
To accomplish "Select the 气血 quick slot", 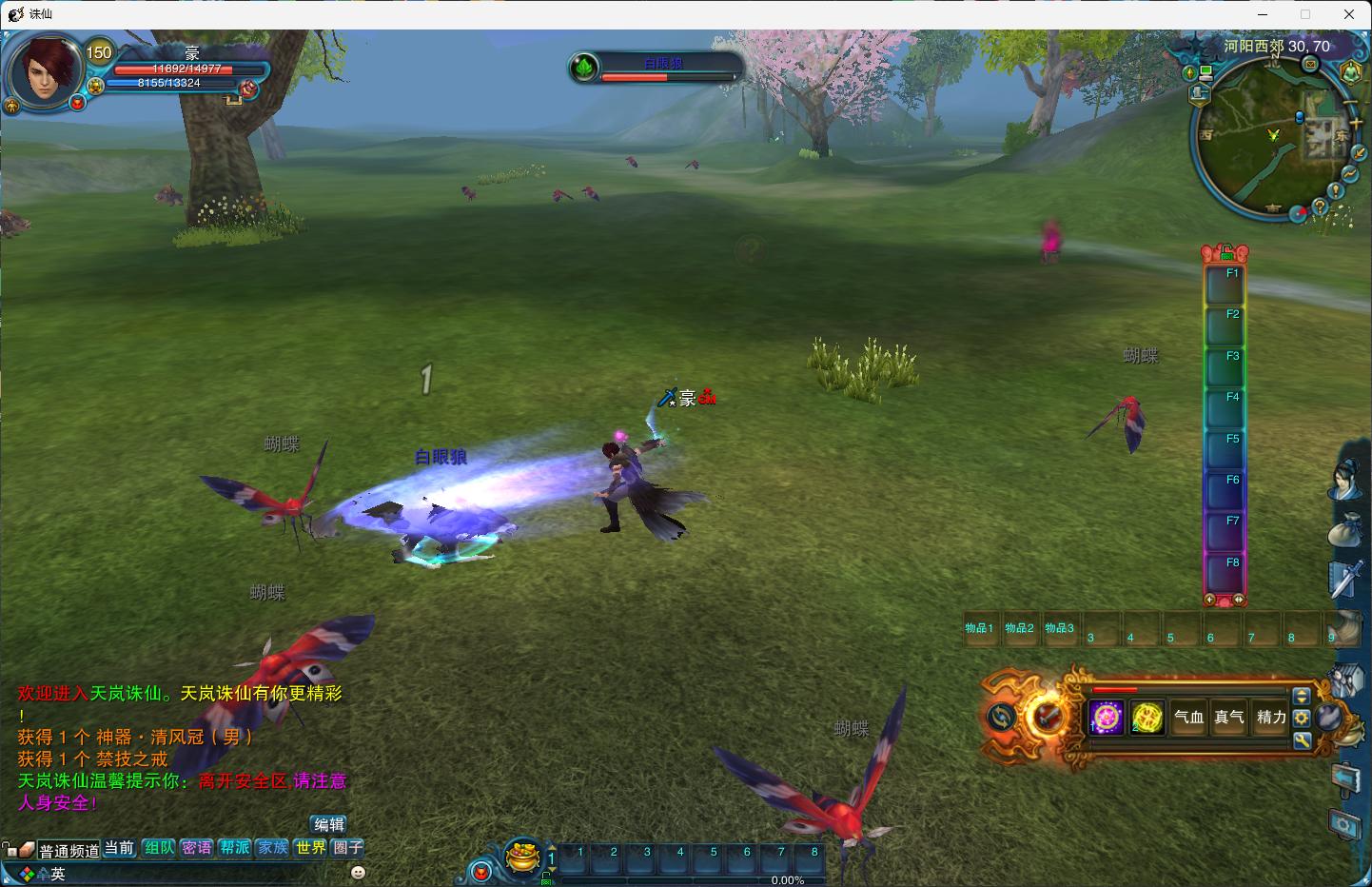I will coord(1188,718).
